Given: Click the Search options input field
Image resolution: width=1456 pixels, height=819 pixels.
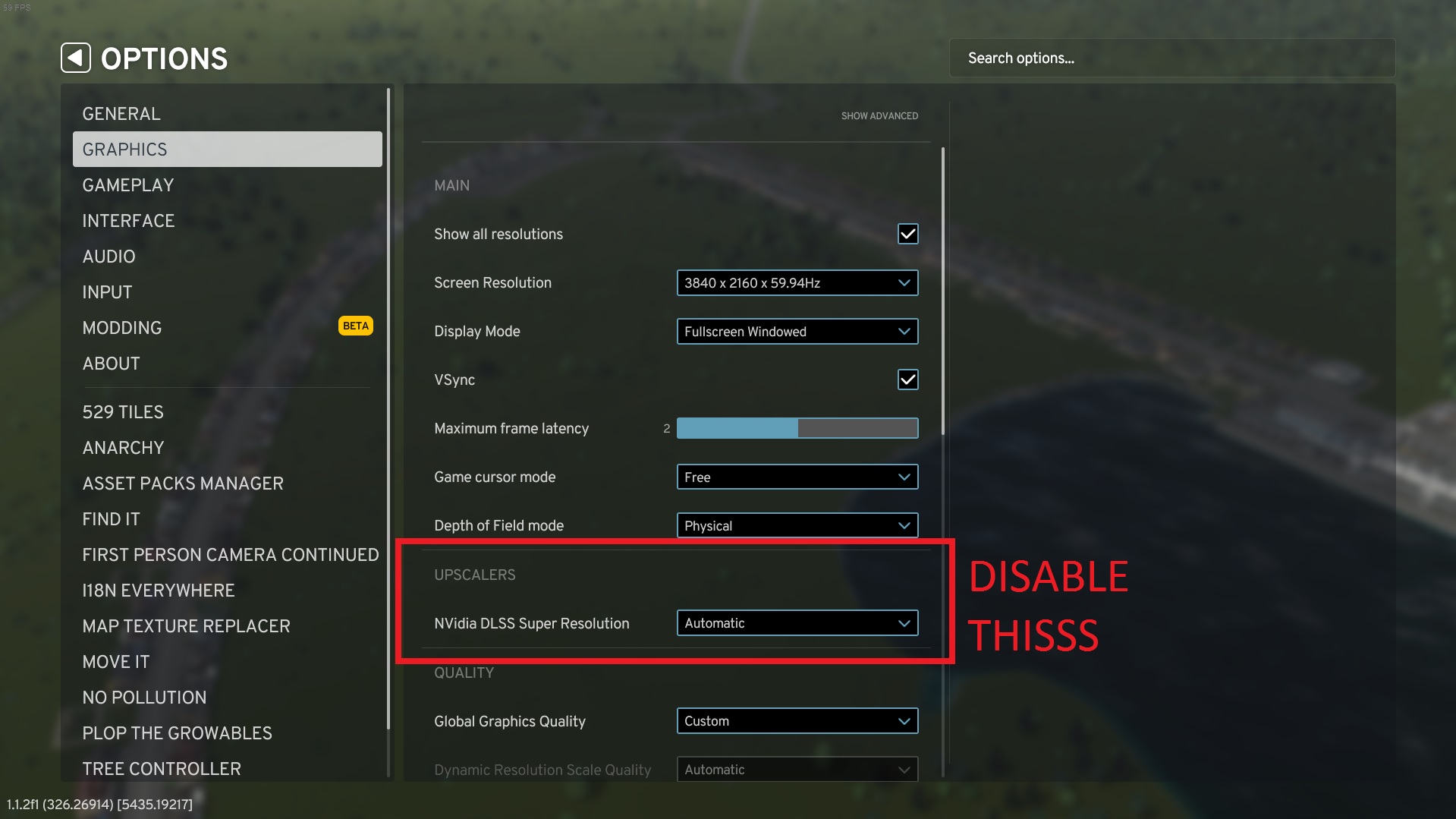Looking at the screenshot, I should tap(1171, 57).
